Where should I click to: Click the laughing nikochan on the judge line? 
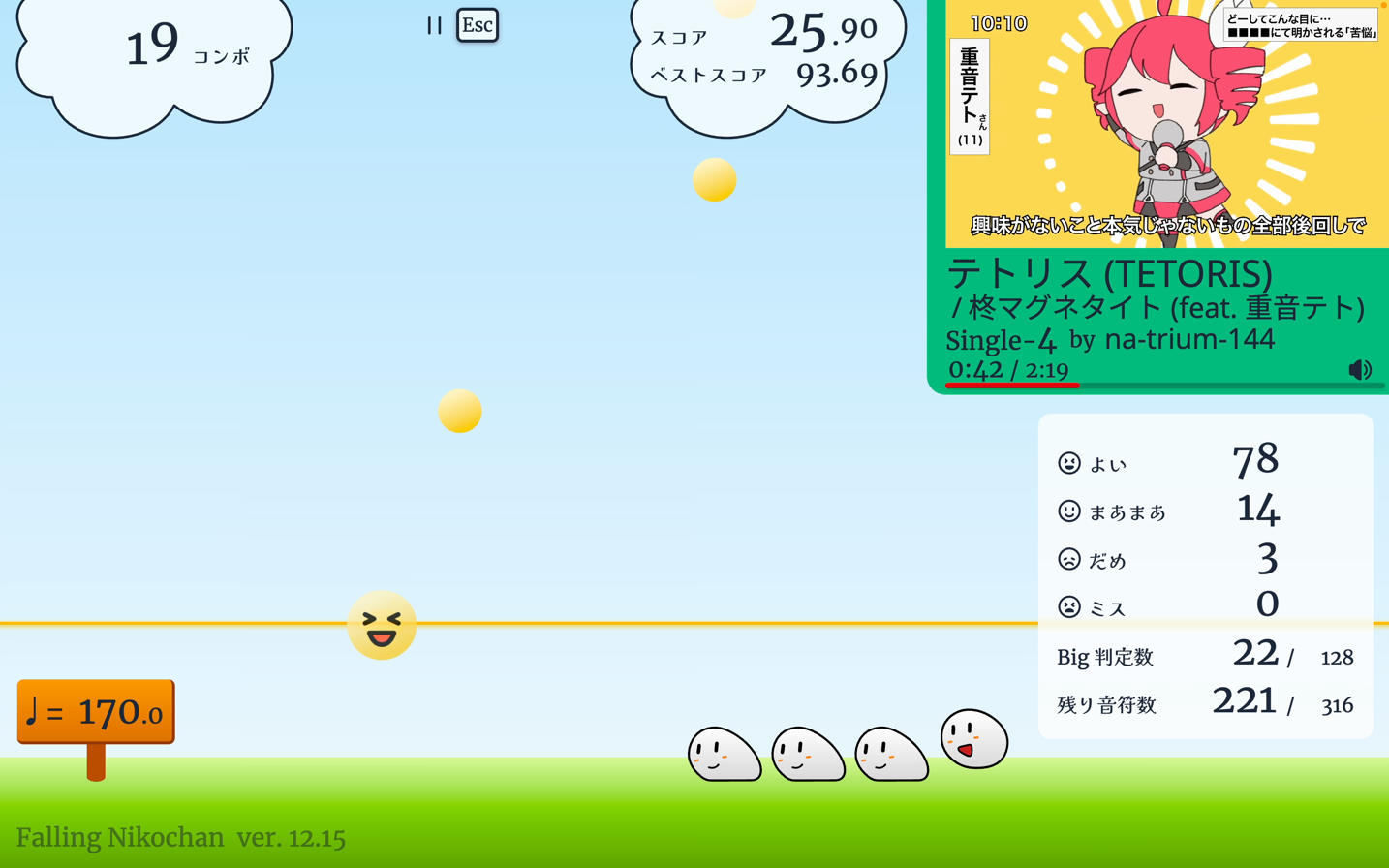(383, 626)
